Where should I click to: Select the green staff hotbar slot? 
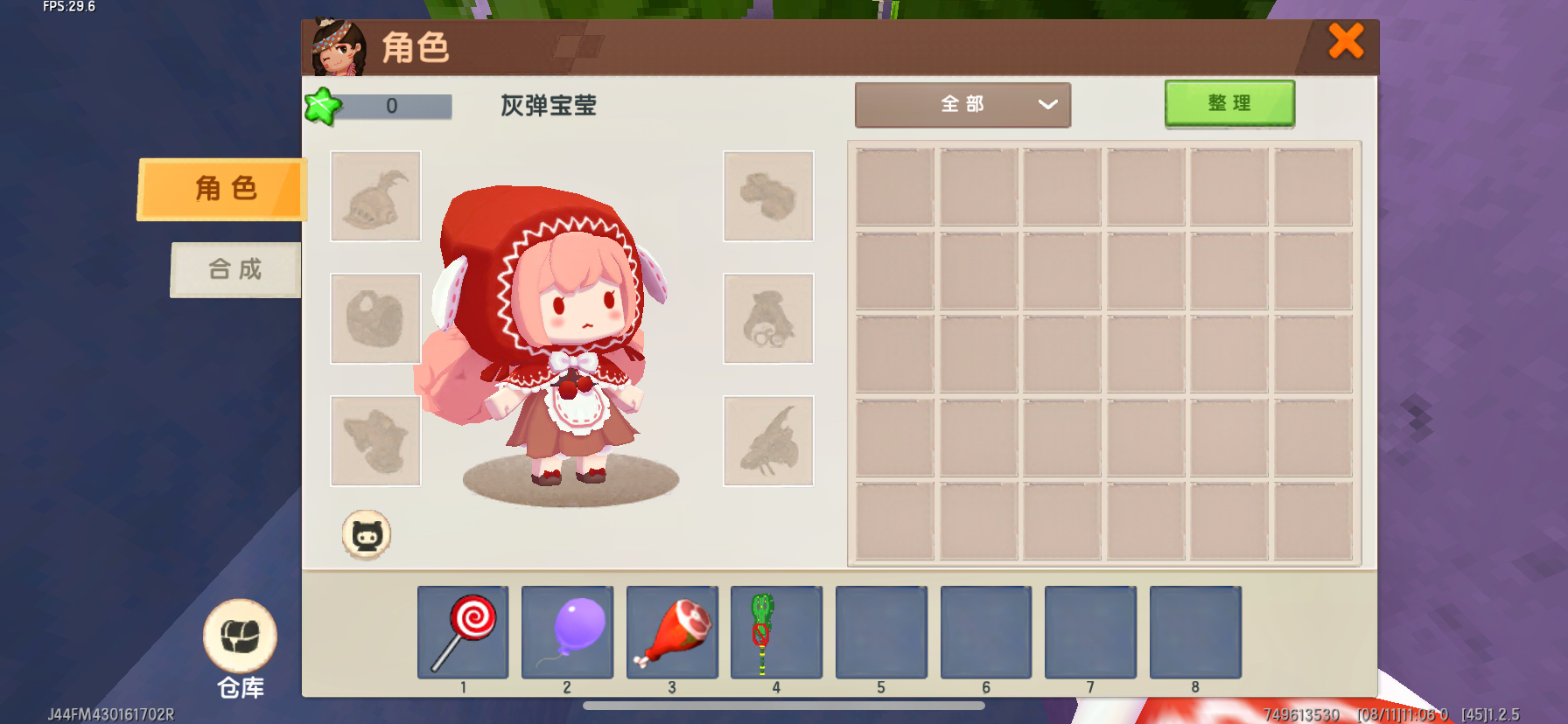point(776,632)
